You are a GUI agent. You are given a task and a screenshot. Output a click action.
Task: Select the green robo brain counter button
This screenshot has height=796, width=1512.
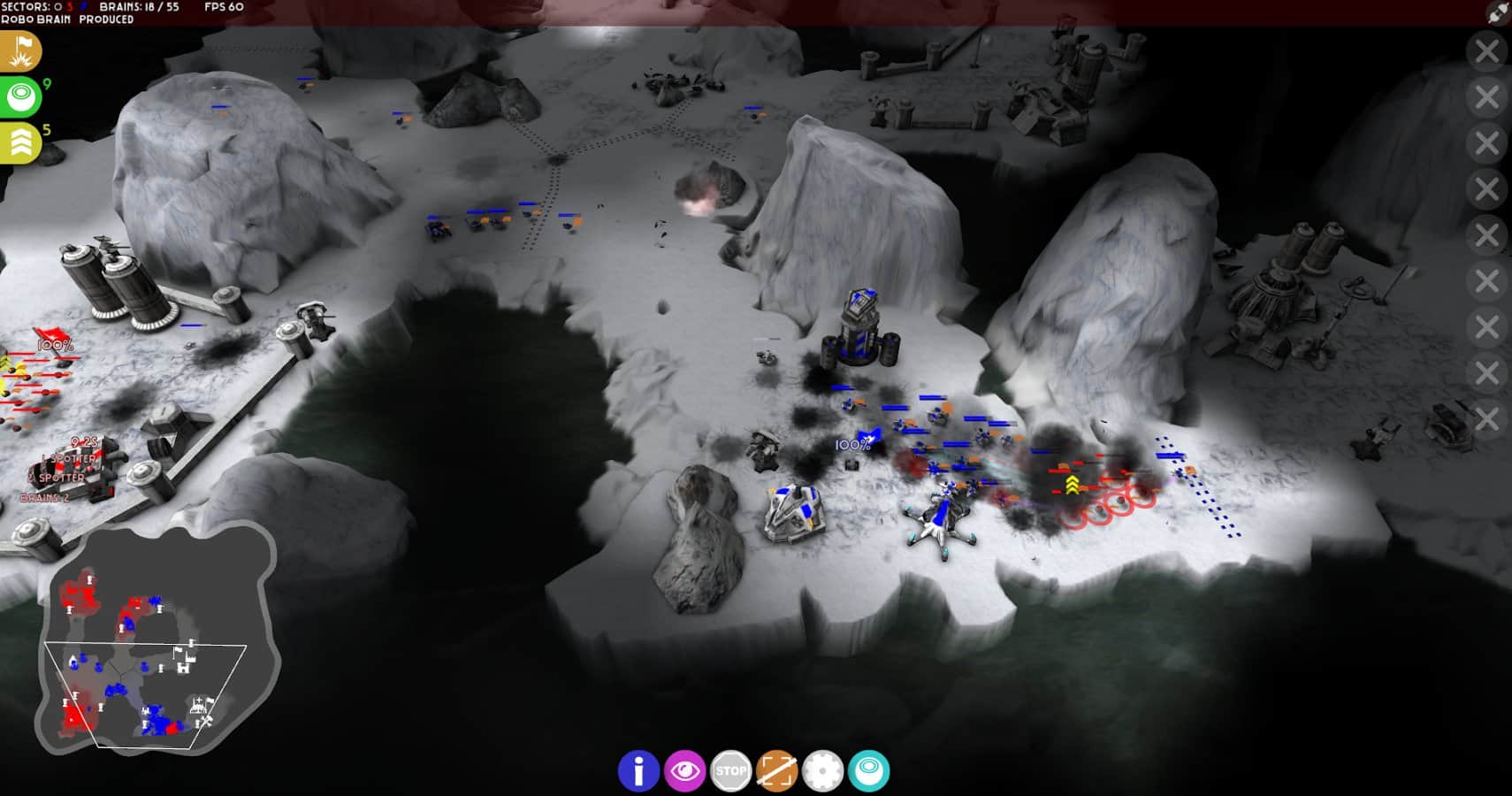pyautogui.click(x=19, y=96)
